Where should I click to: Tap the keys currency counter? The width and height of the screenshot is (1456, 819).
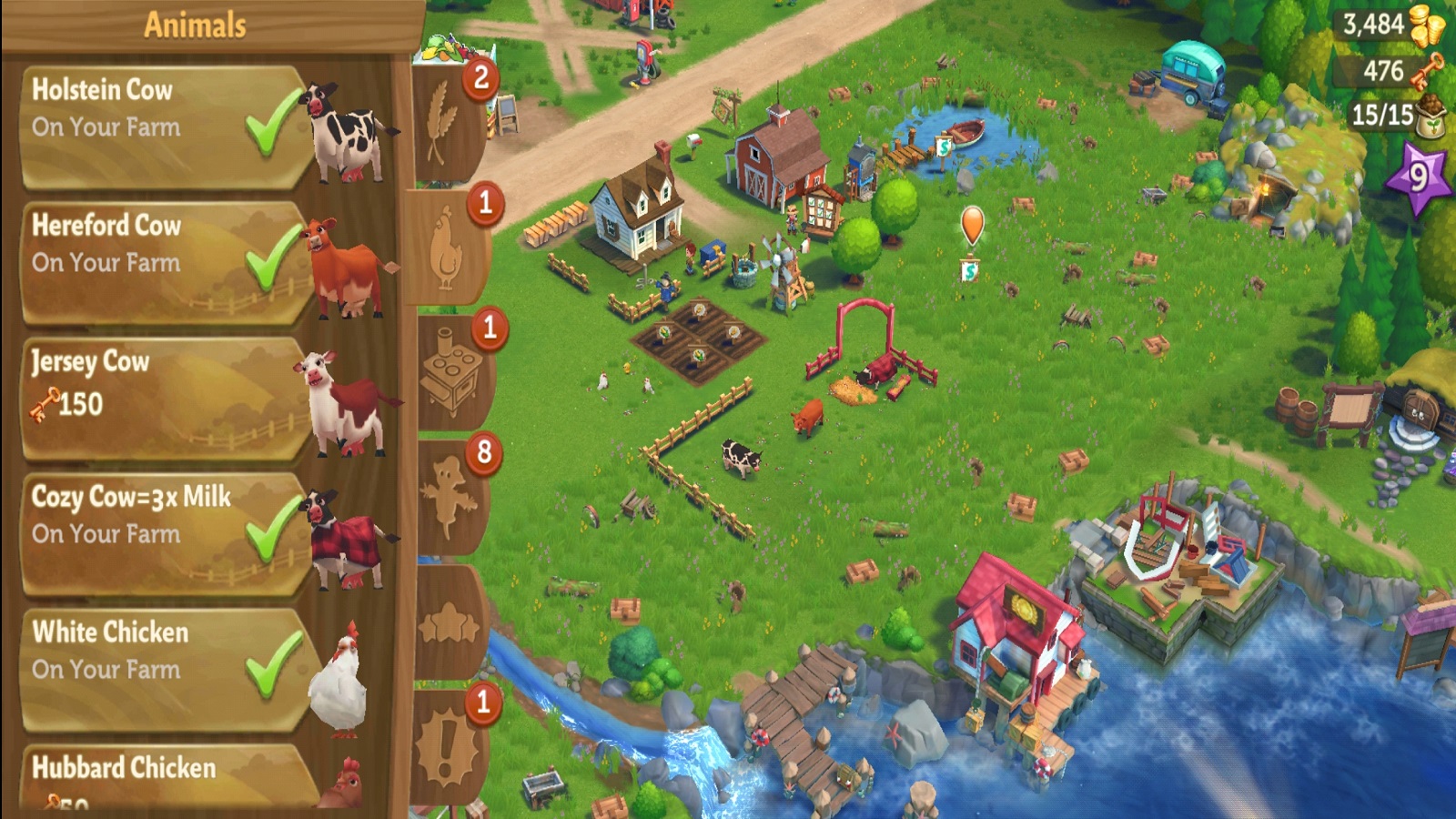1390,71
